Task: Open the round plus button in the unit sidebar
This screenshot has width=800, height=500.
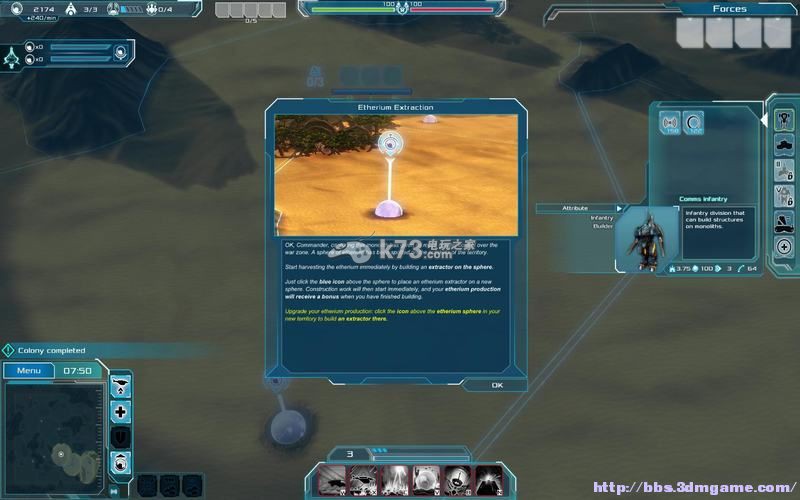Action: 785,247
